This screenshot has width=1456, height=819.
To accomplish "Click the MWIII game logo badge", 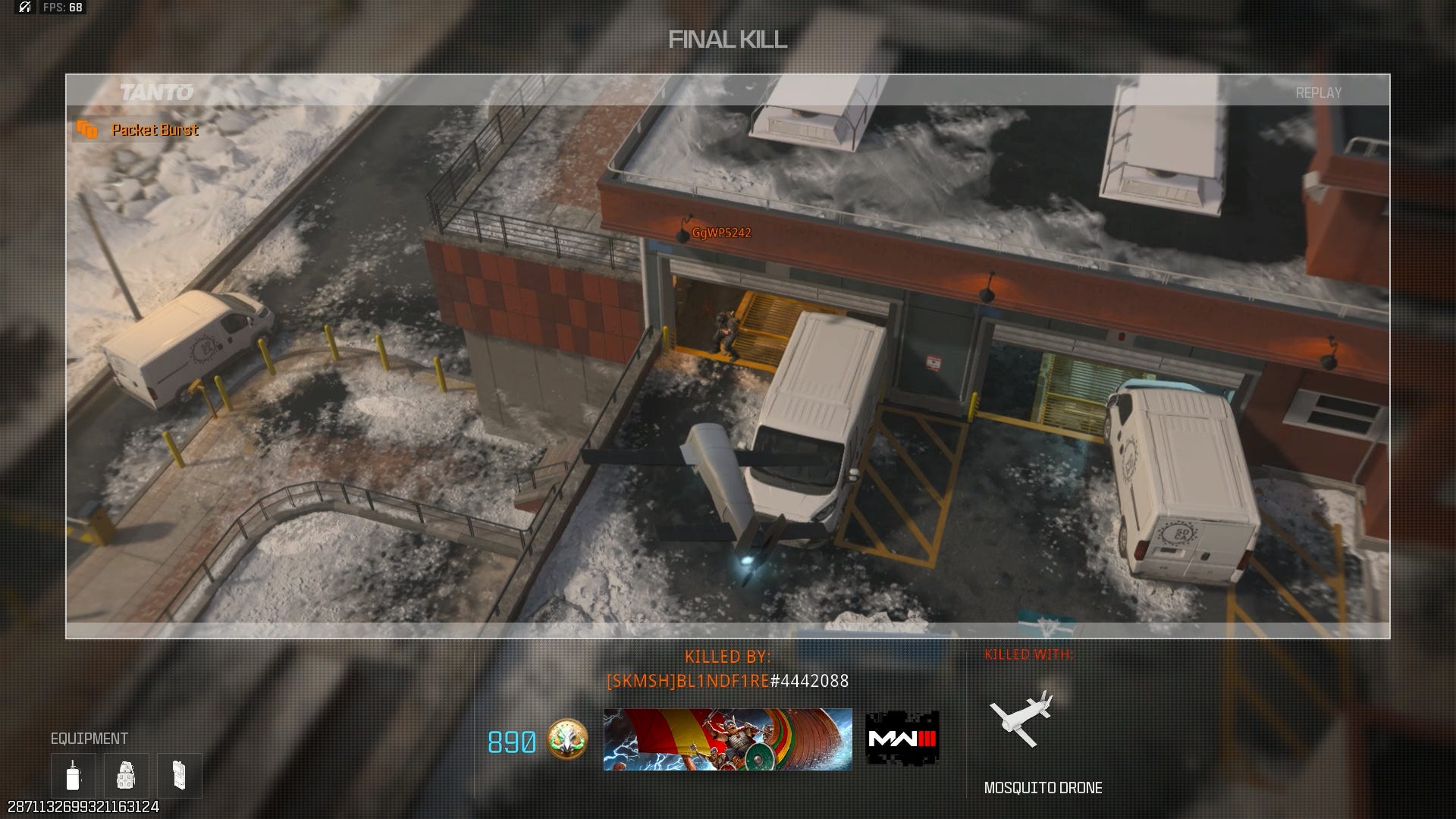I will [902, 739].
